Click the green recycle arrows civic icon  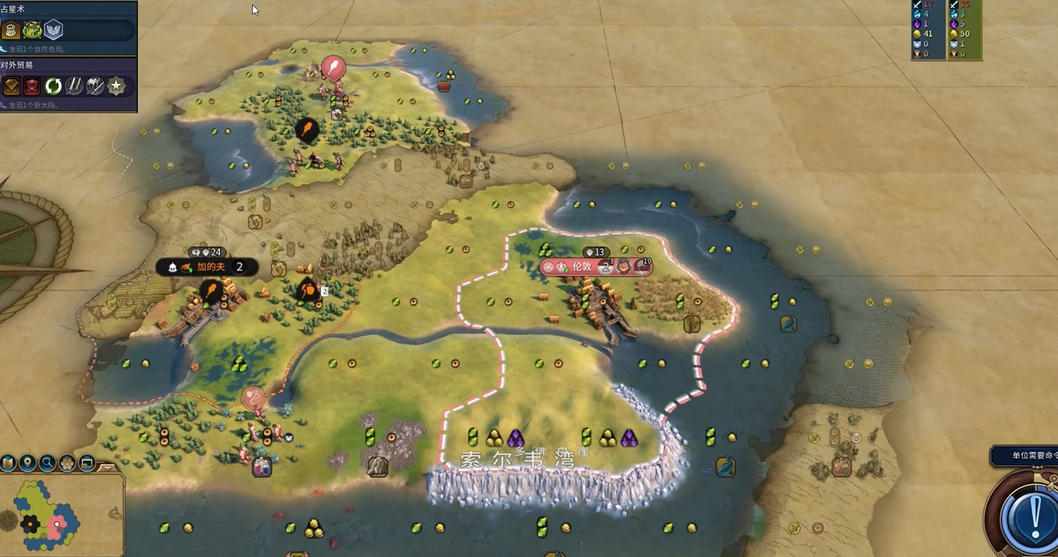[x=53, y=86]
